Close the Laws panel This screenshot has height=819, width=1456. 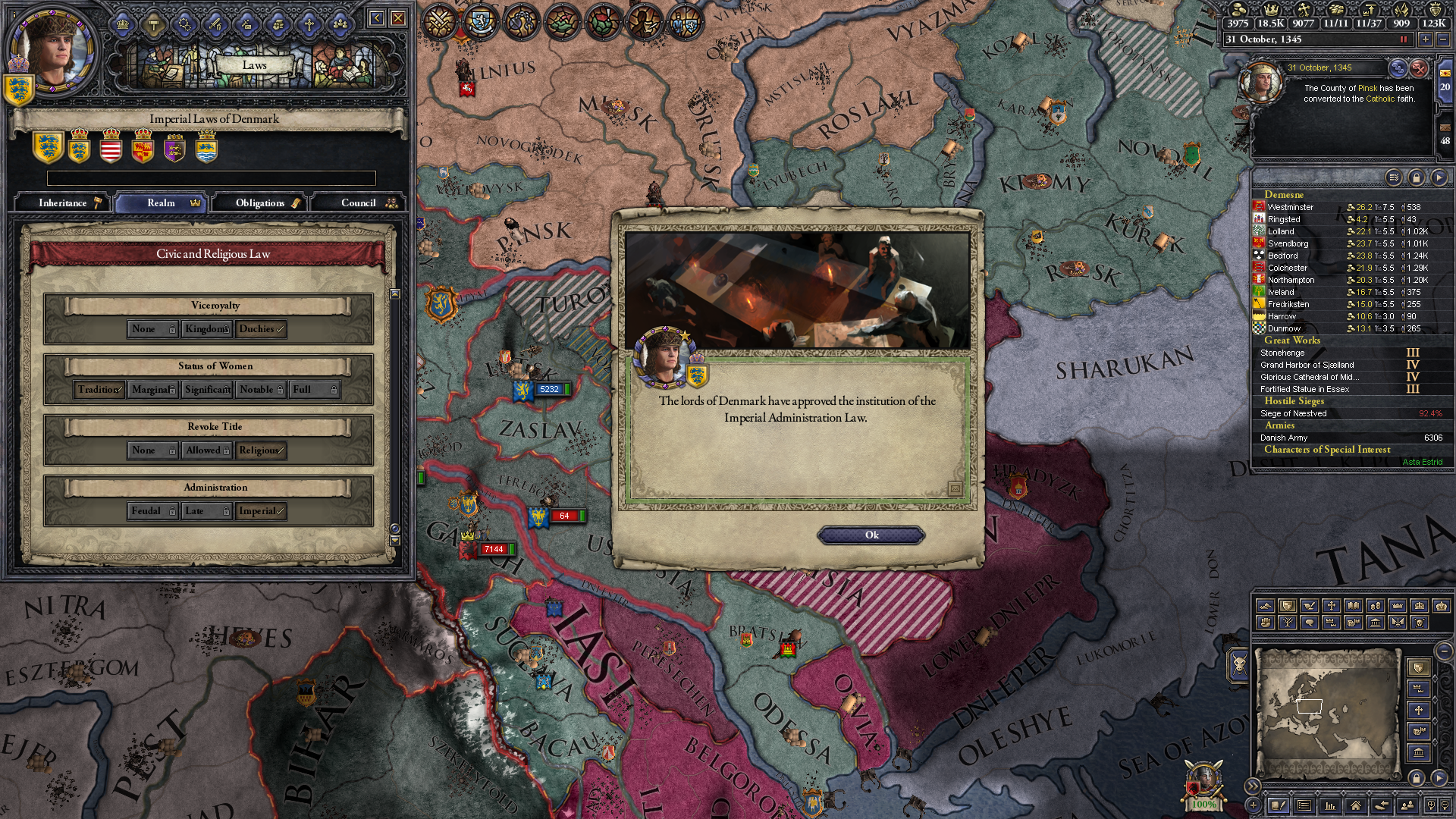[398, 18]
